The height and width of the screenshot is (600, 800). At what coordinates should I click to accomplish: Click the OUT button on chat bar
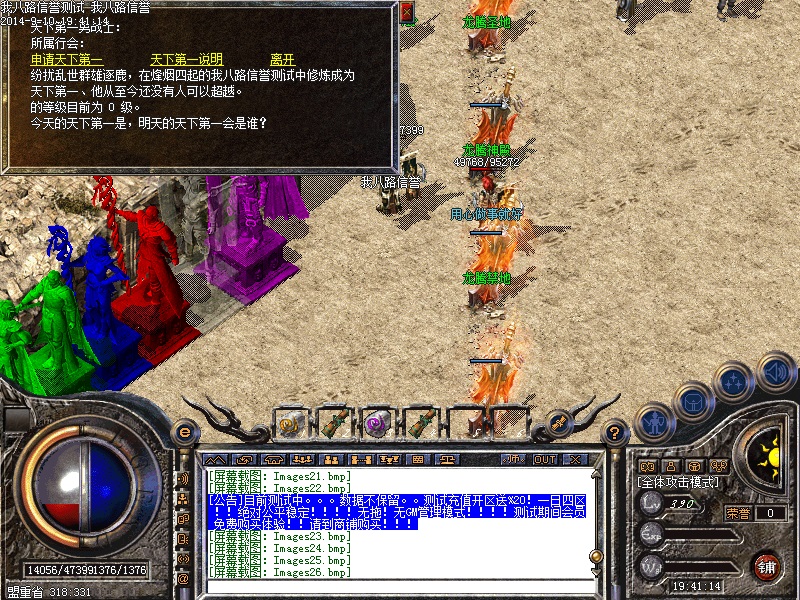tap(544, 459)
